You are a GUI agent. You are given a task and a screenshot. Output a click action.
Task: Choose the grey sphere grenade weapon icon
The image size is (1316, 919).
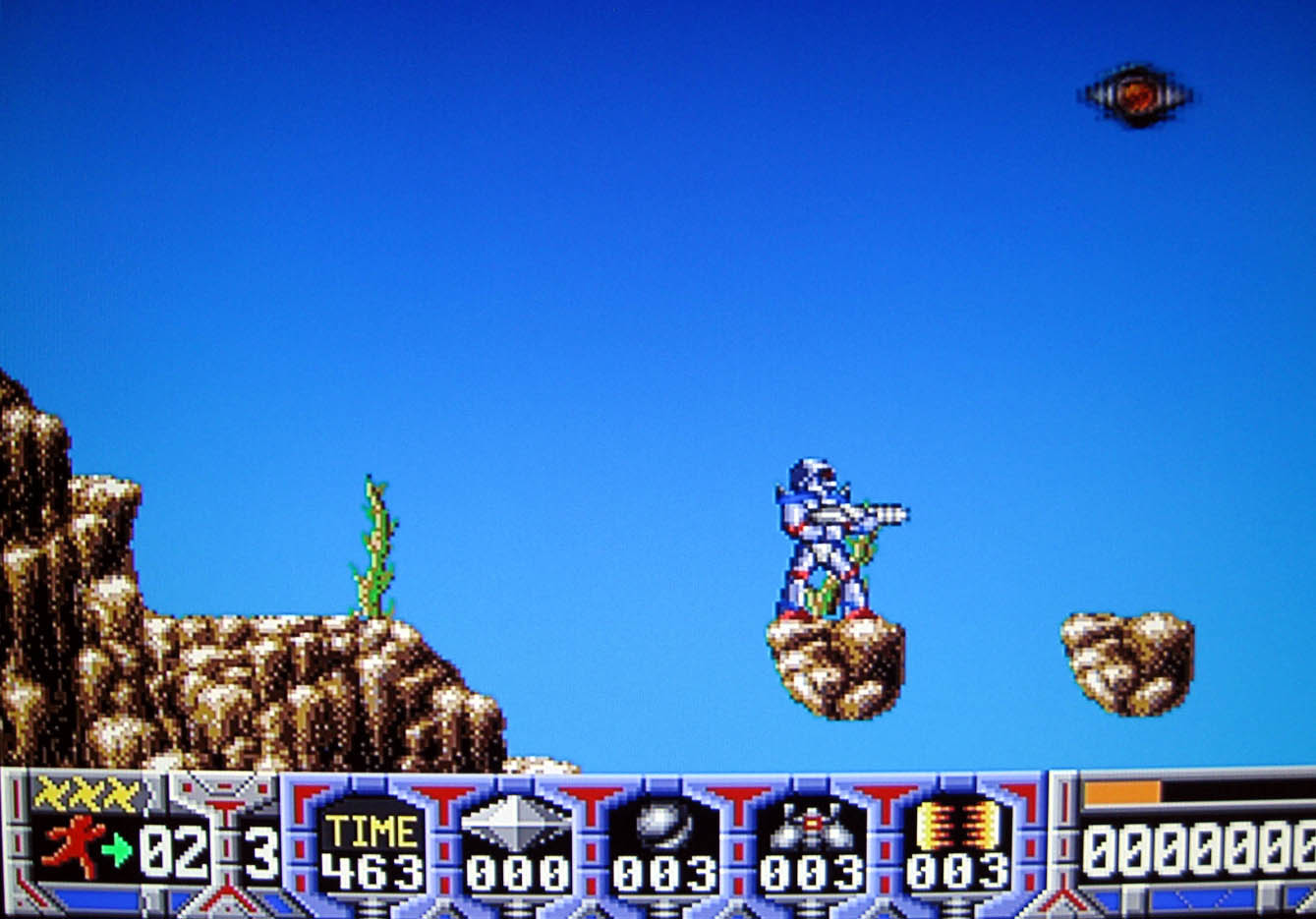pyautogui.click(x=663, y=824)
